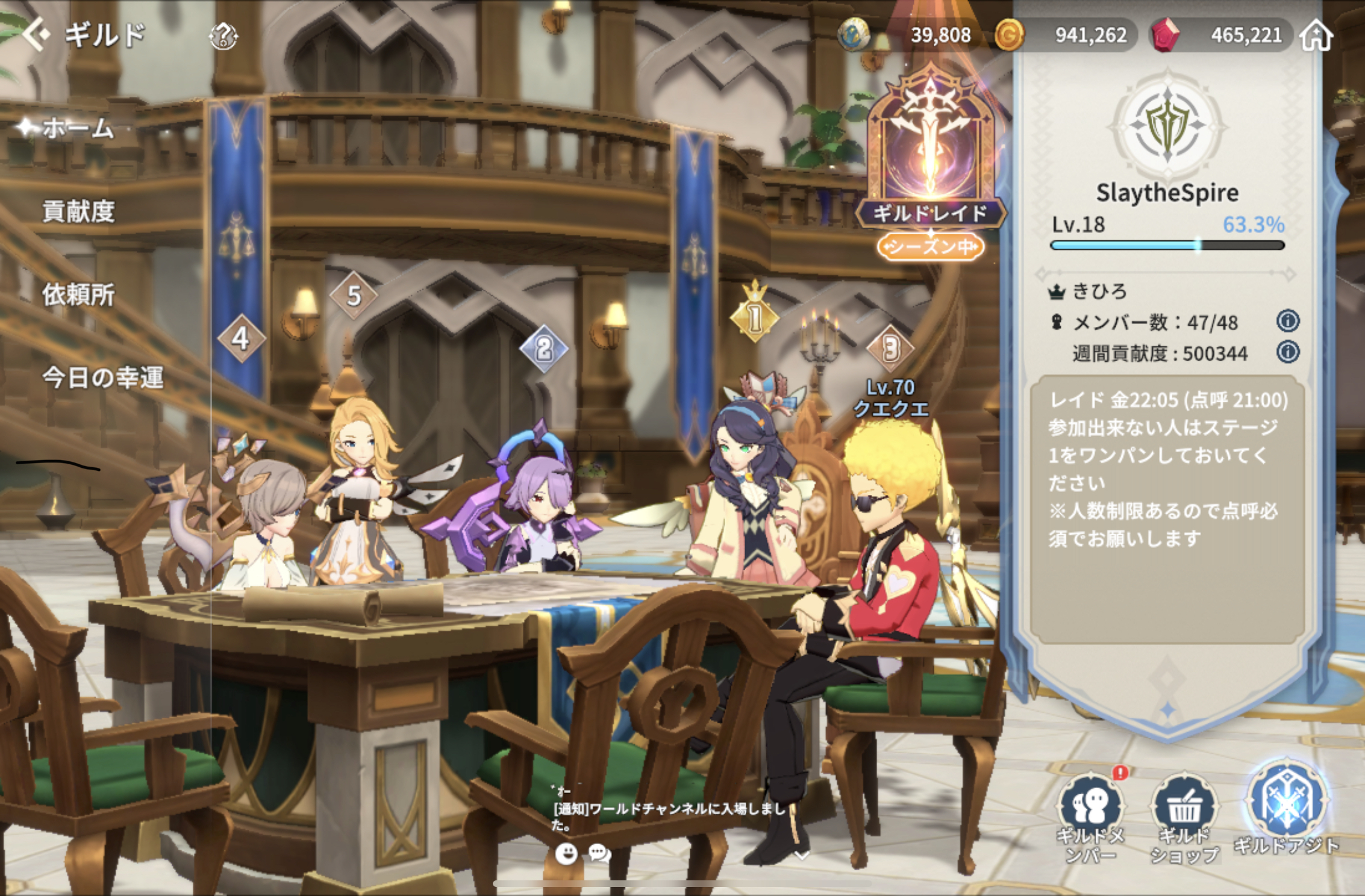Screen dimensions: 1365x896
Task: Open the guild help question mark icon
Action: point(223,36)
